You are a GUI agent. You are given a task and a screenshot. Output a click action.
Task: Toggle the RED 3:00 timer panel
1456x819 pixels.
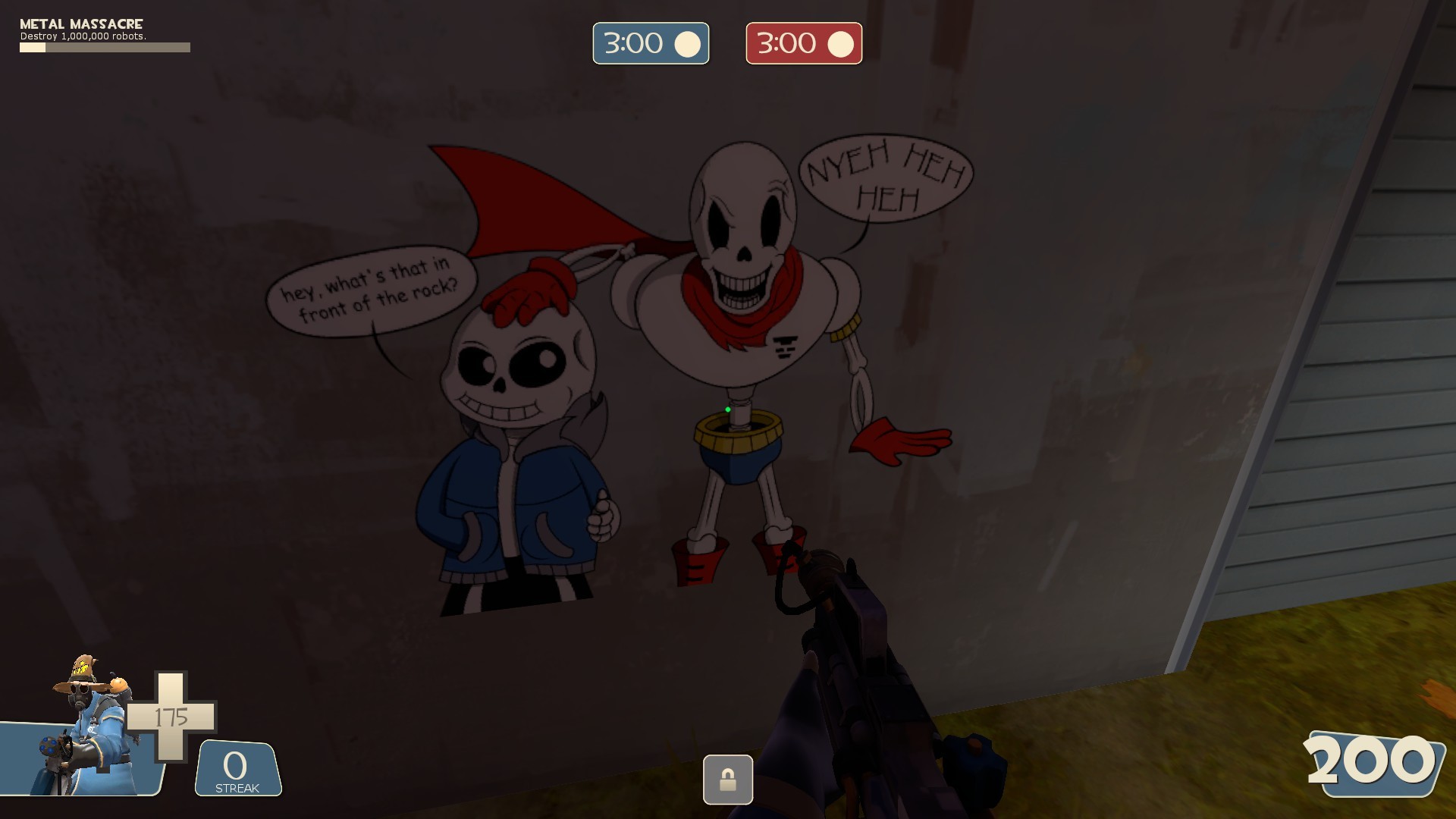803,43
